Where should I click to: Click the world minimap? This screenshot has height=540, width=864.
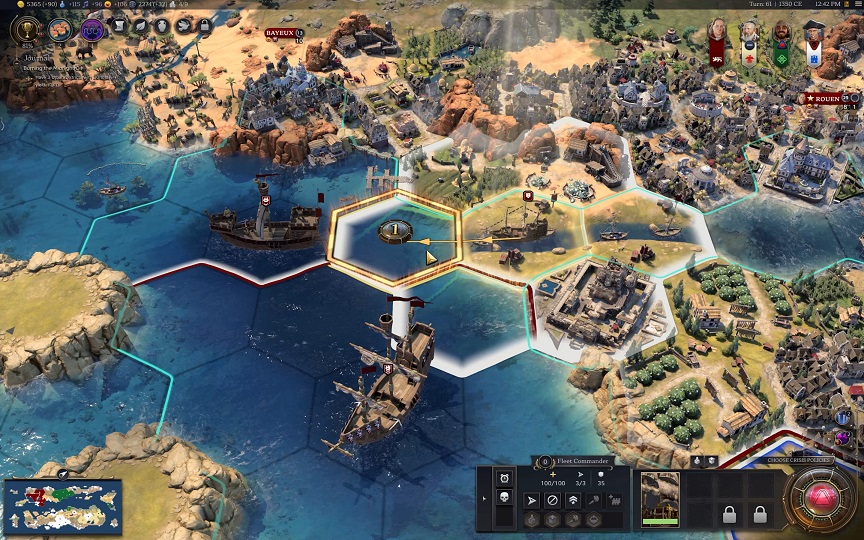point(62,506)
